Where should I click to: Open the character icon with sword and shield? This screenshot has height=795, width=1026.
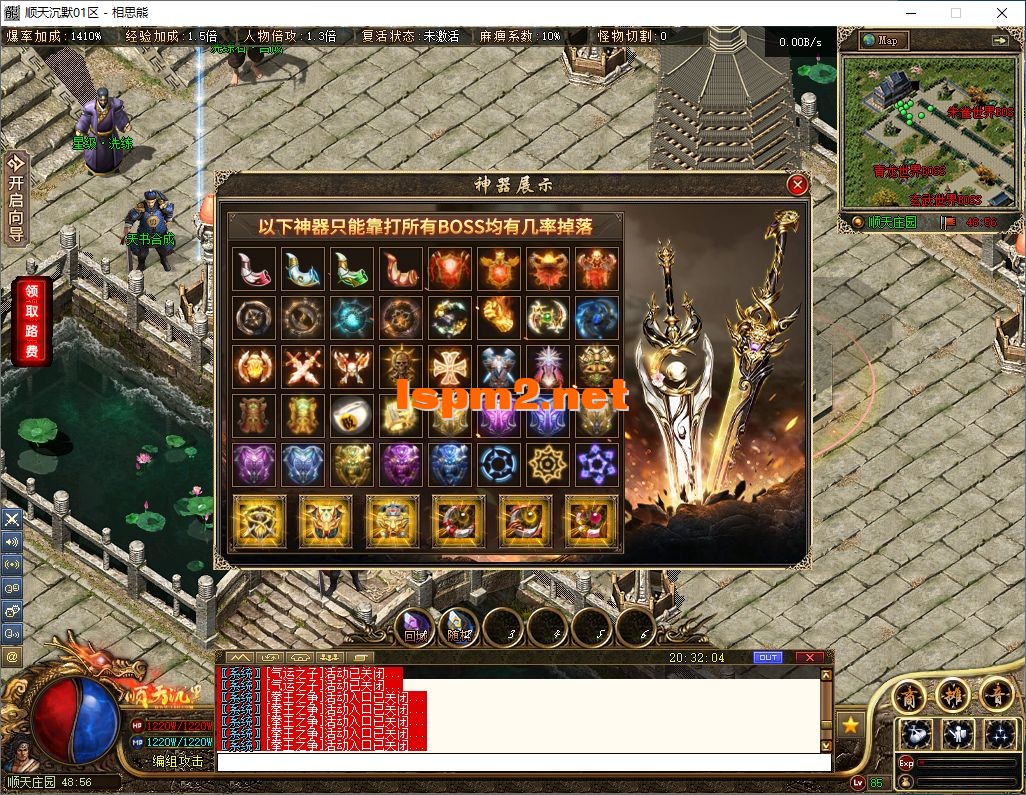[x=957, y=735]
